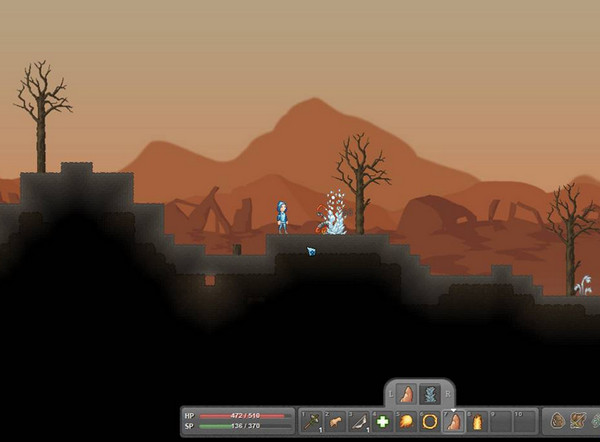Open the crossed tools crafting icon

click(x=580, y=421)
